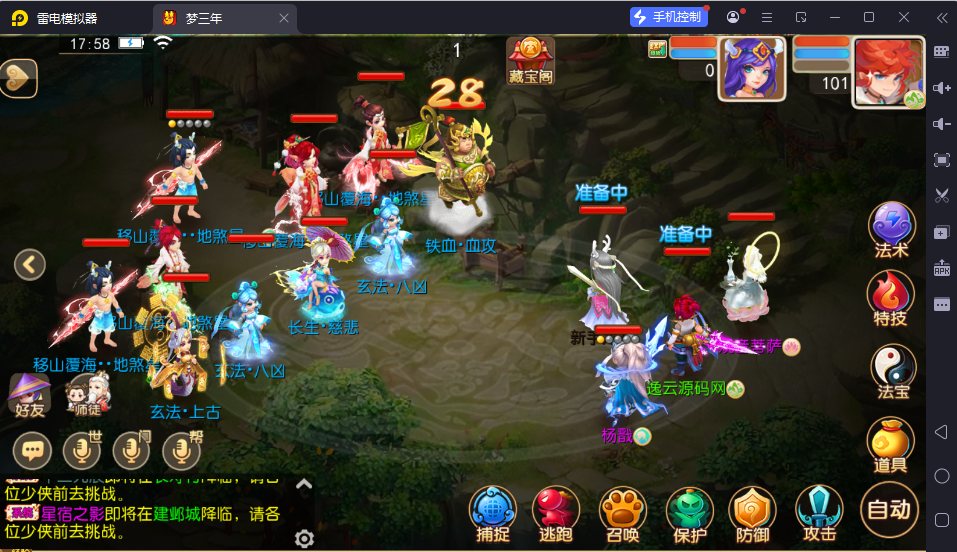Activate the 帮 guild voice microphone
The height and width of the screenshot is (552, 957).
pos(182,451)
